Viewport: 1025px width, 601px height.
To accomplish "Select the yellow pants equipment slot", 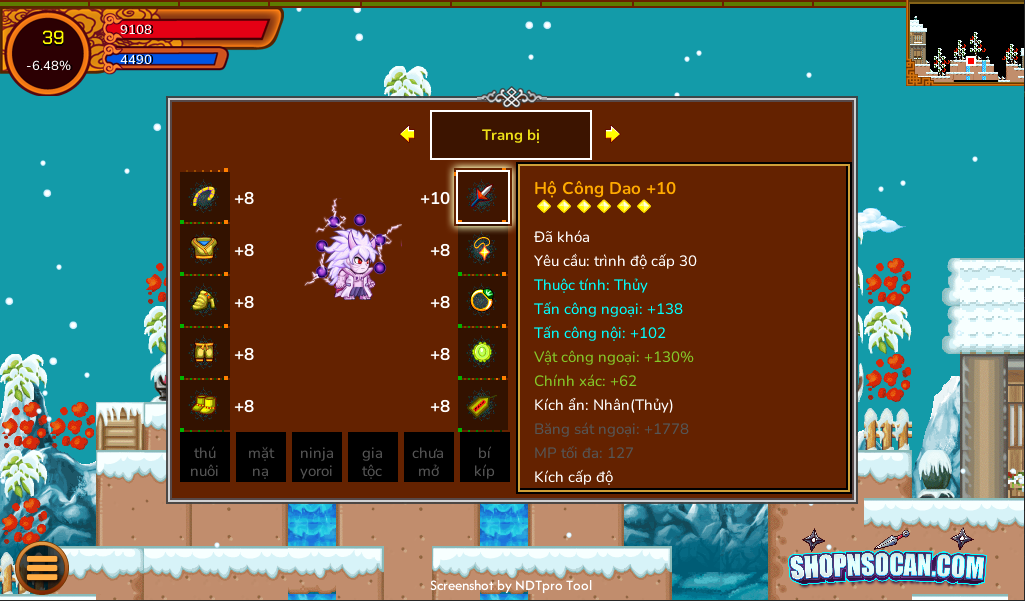I will pyautogui.click(x=205, y=354).
